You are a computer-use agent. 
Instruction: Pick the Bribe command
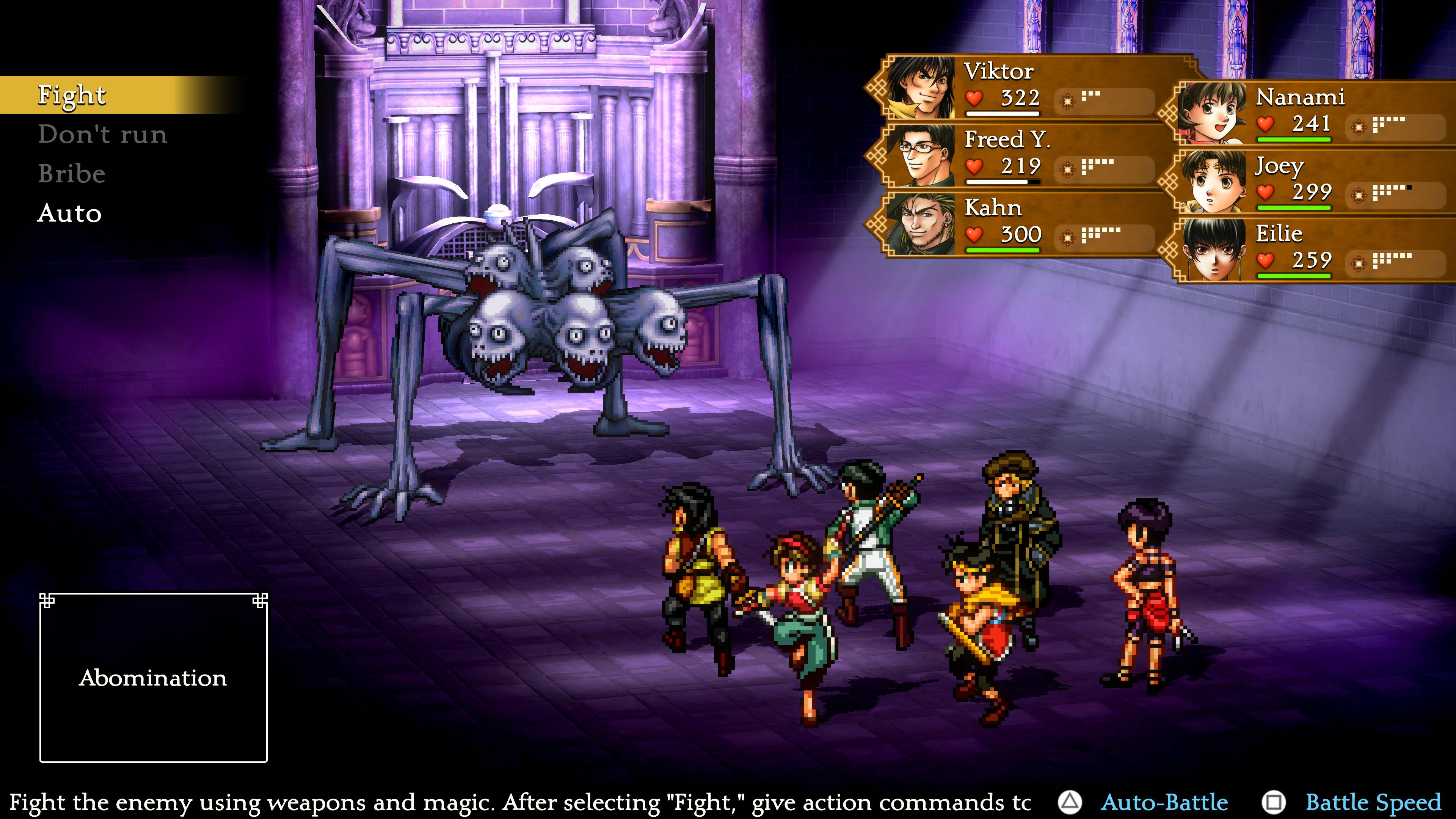coord(72,174)
